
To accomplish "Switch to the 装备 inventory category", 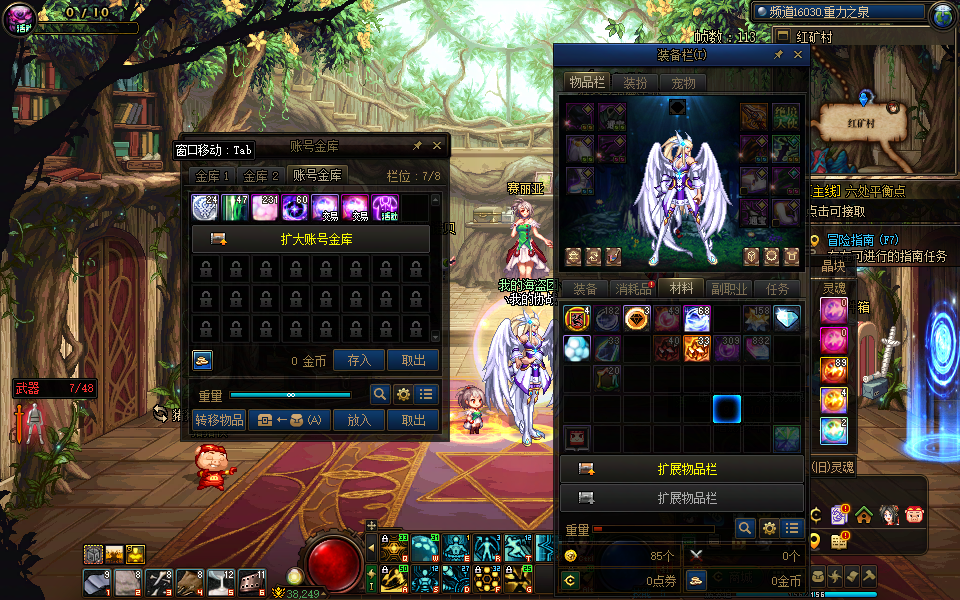I will [585, 289].
